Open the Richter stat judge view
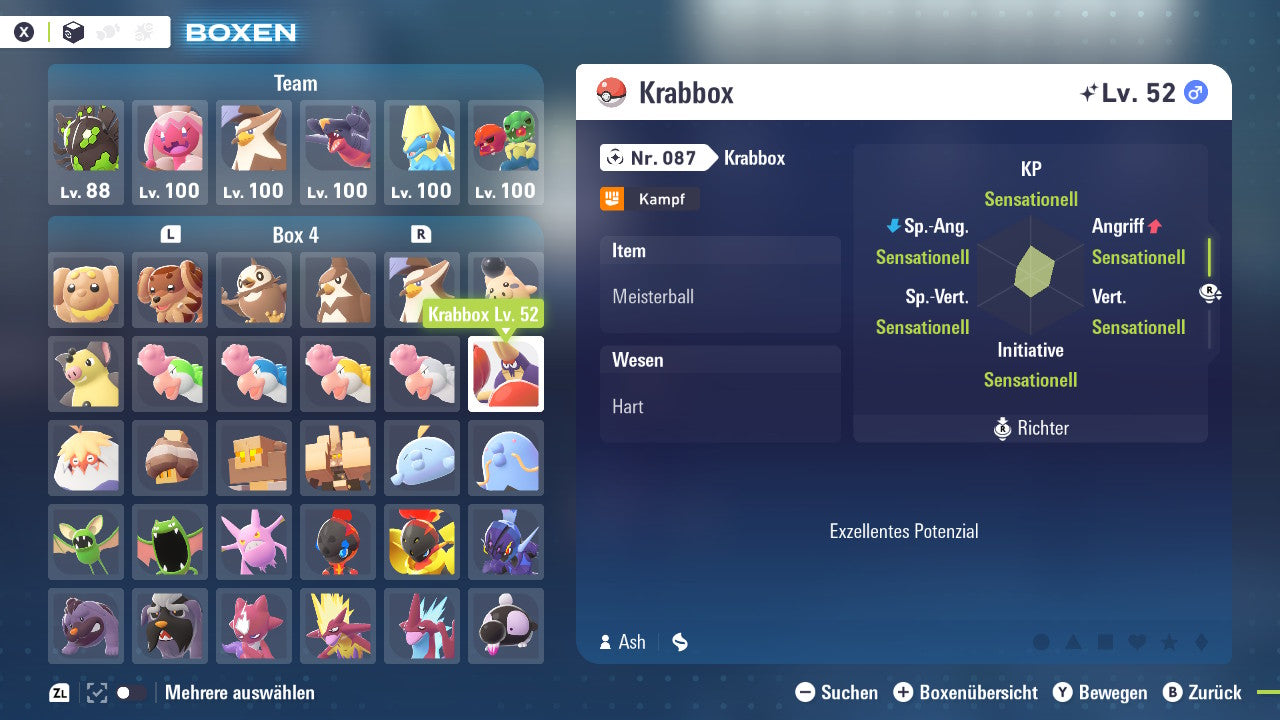 [1030, 428]
